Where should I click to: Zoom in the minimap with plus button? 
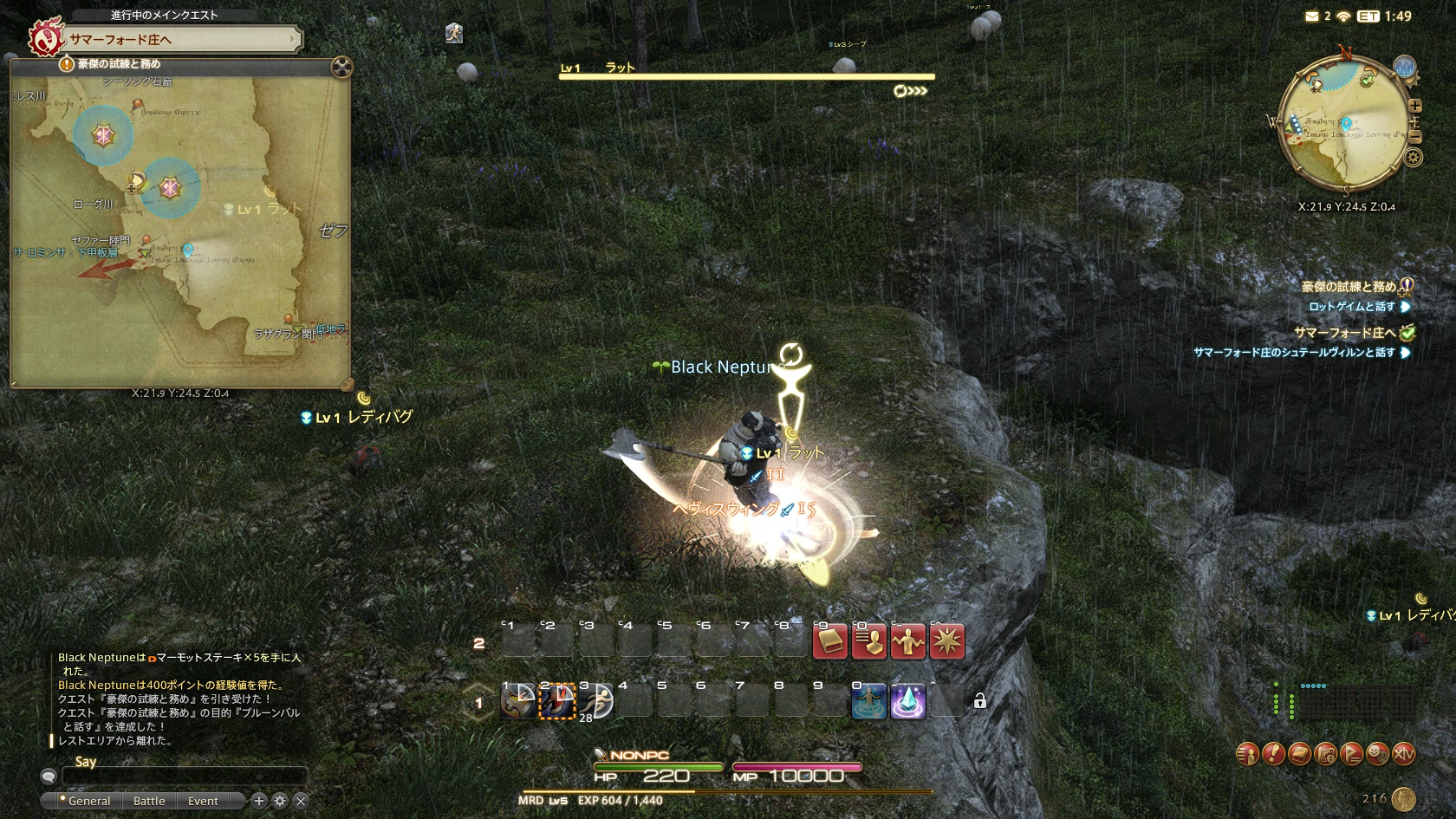pyautogui.click(x=1415, y=106)
